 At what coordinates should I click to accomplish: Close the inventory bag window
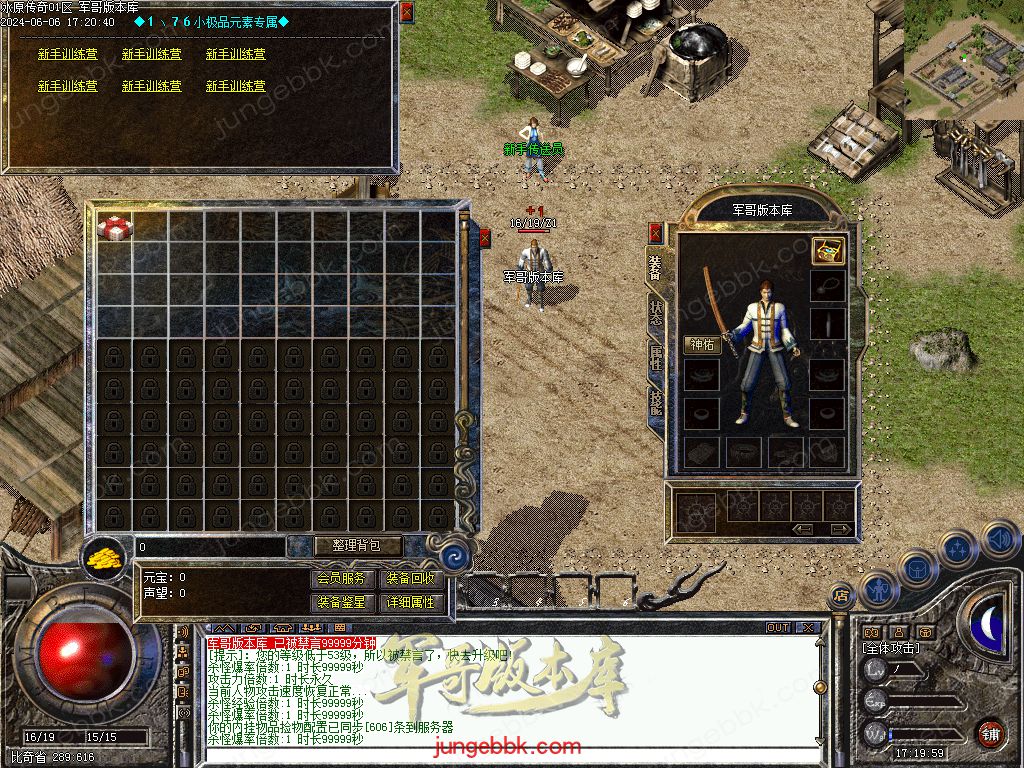(x=485, y=238)
